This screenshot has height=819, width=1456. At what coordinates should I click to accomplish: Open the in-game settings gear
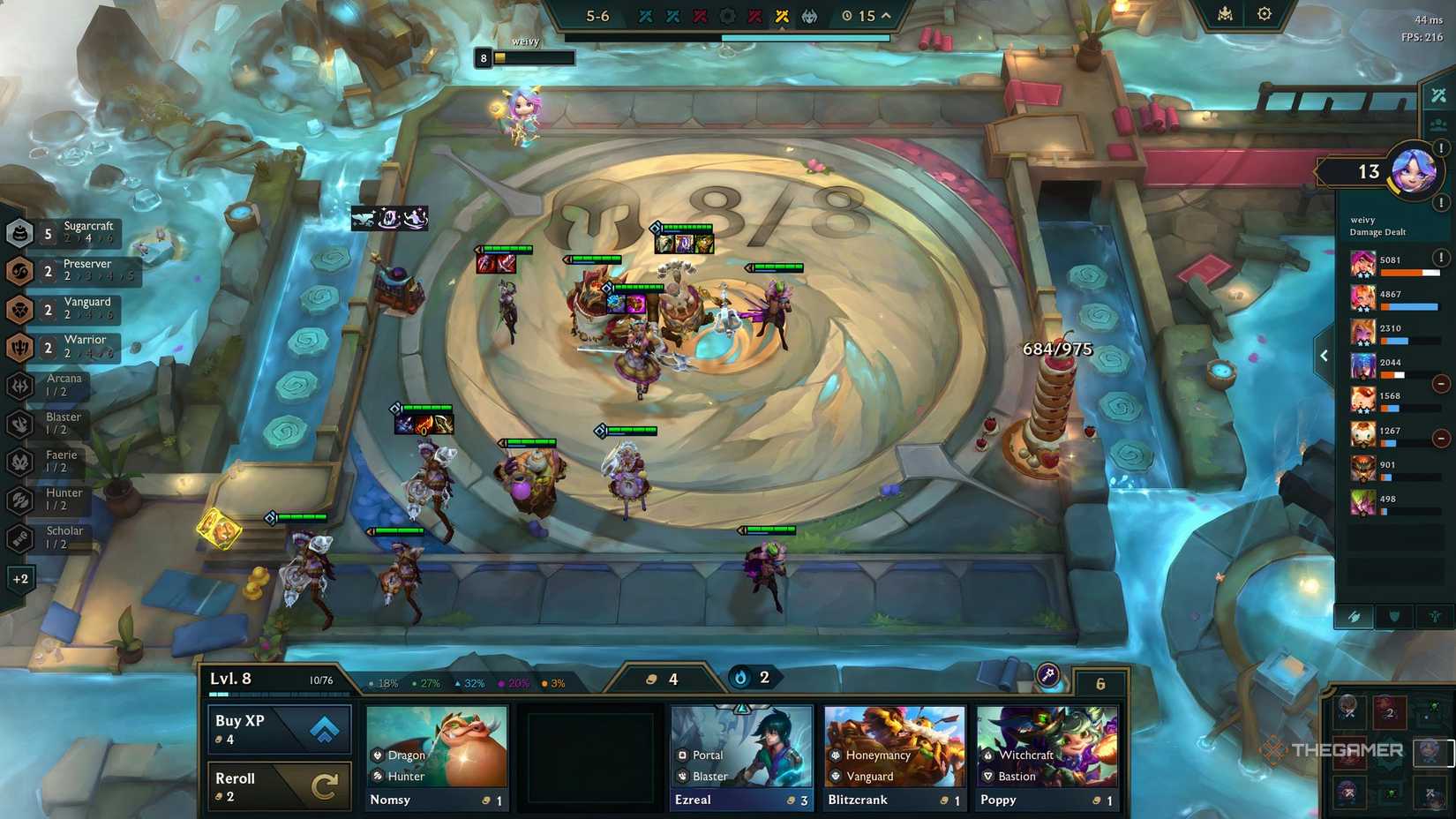point(1265,14)
